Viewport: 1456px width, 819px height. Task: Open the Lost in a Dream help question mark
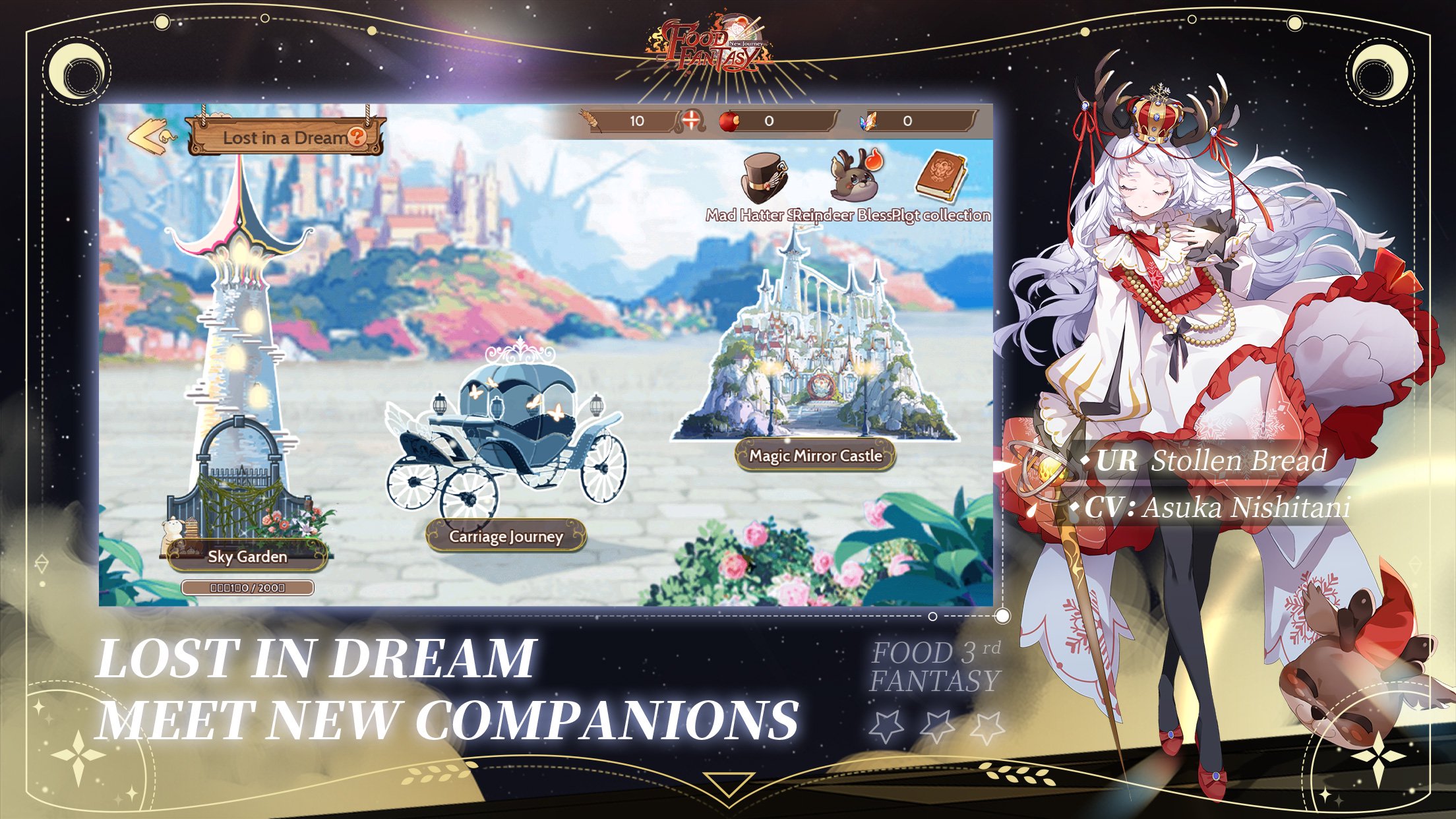point(356,137)
